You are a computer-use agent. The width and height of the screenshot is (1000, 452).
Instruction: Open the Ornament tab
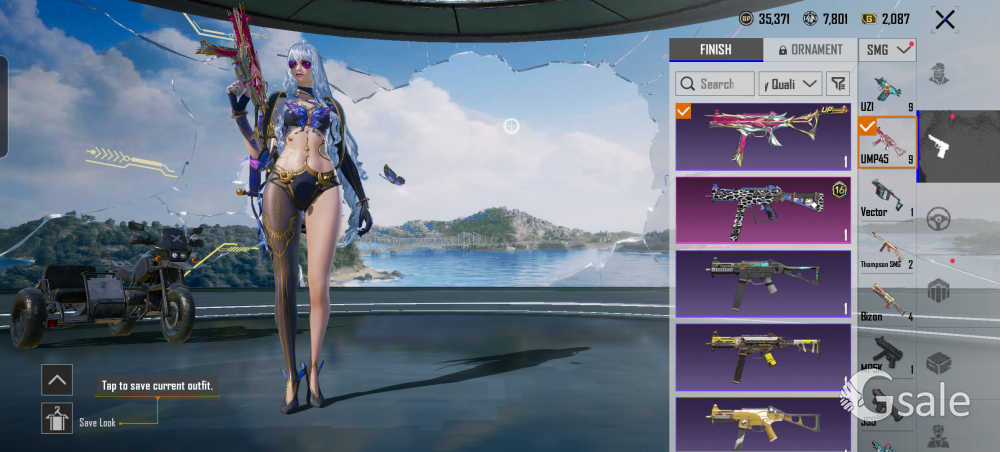tap(809, 50)
